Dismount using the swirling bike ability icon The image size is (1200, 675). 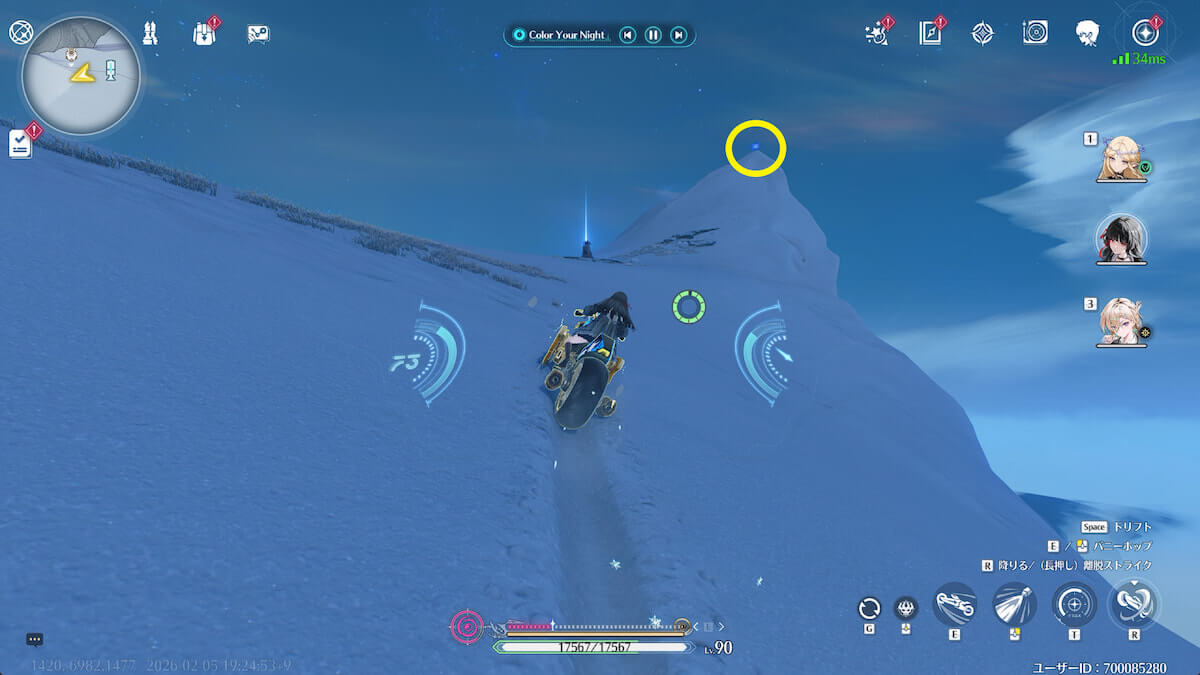(x=1135, y=604)
